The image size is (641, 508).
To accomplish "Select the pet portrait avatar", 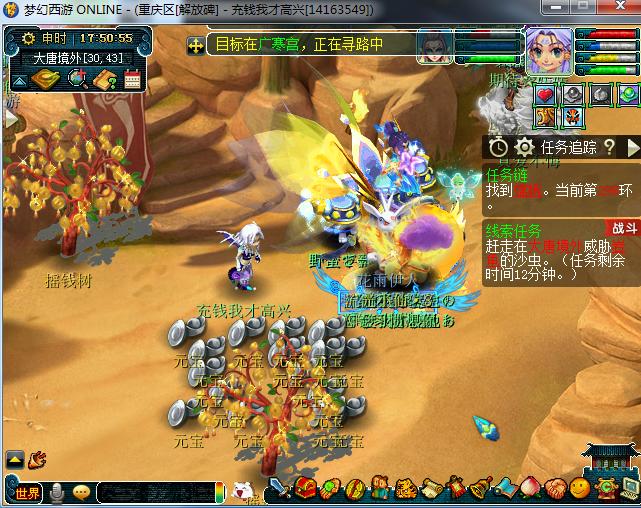I will click(x=434, y=47).
